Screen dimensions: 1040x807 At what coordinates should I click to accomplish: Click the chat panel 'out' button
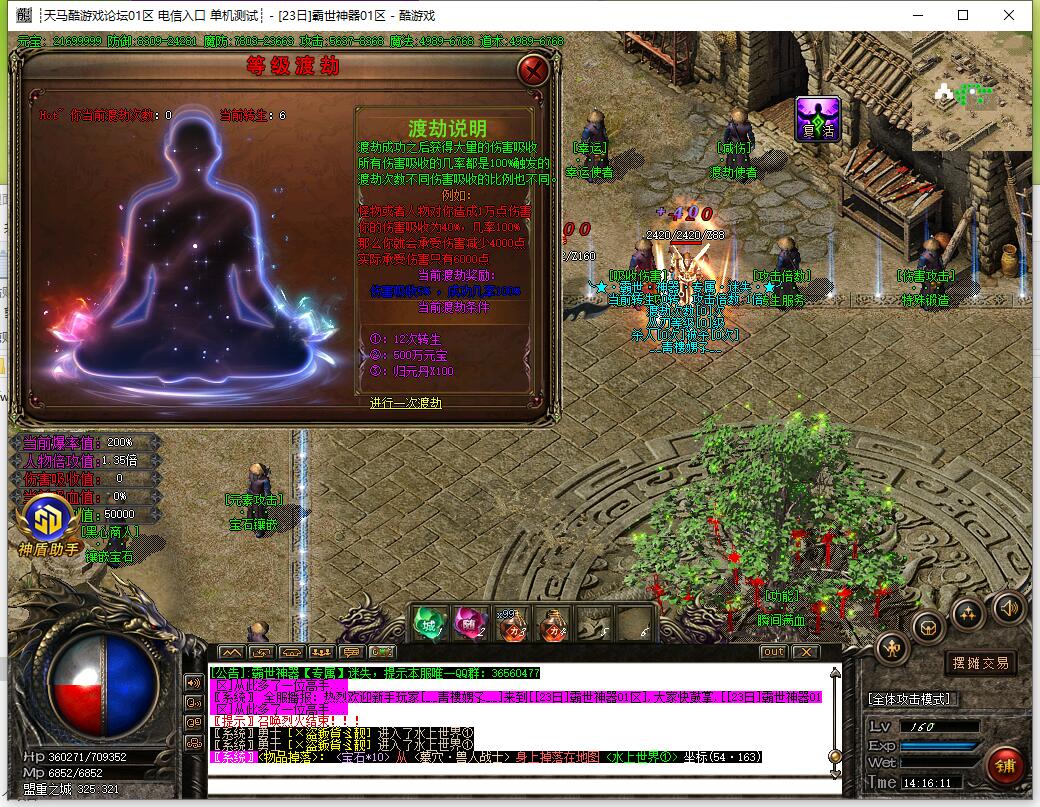[773, 652]
